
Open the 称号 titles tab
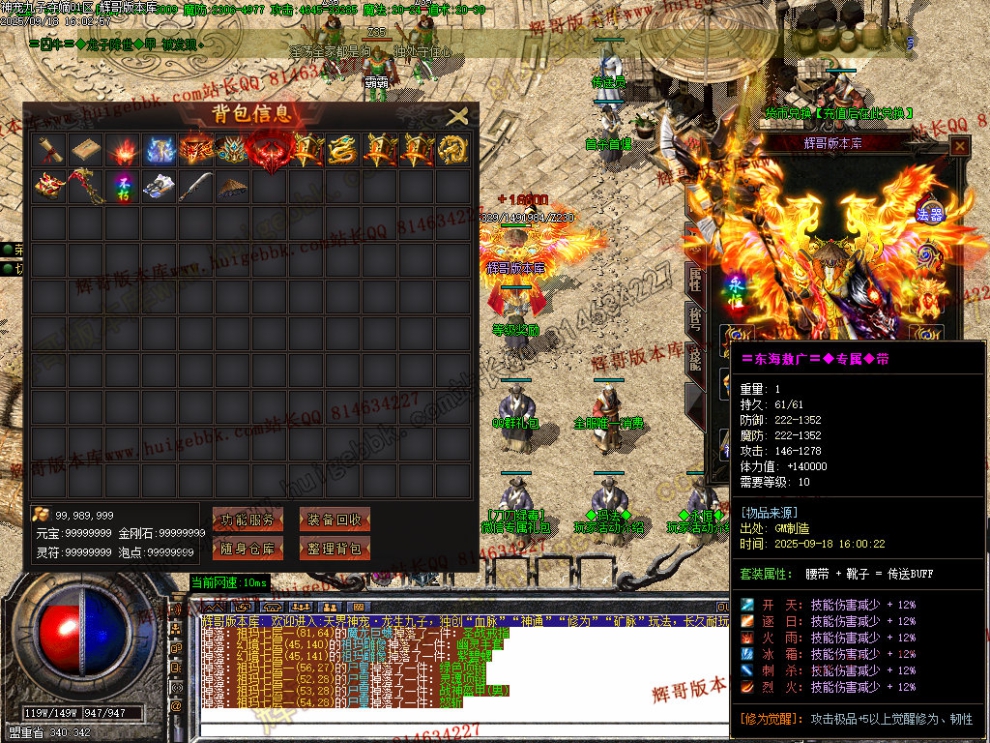click(x=694, y=318)
